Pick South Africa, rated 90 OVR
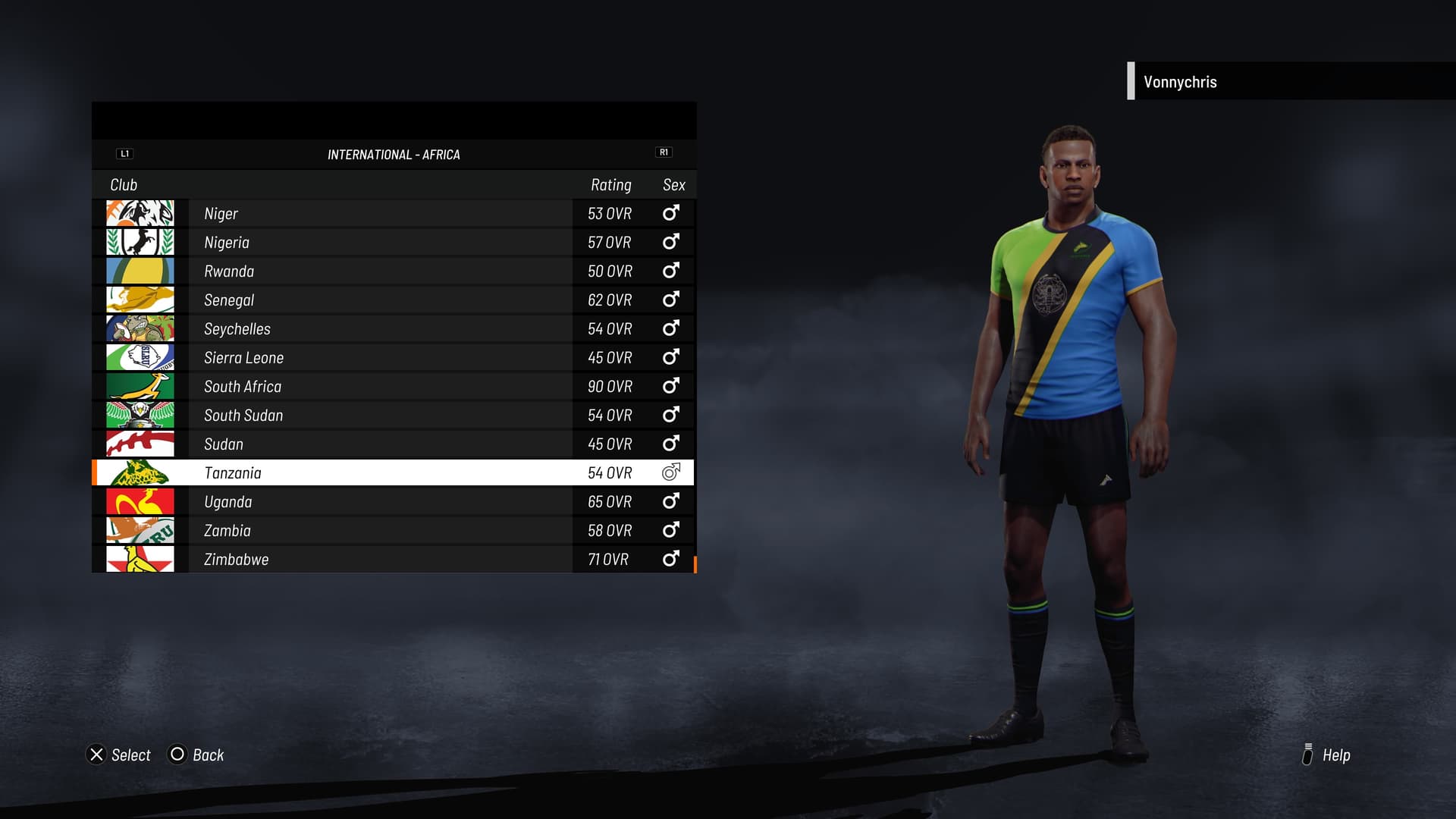 pyautogui.click(x=393, y=387)
